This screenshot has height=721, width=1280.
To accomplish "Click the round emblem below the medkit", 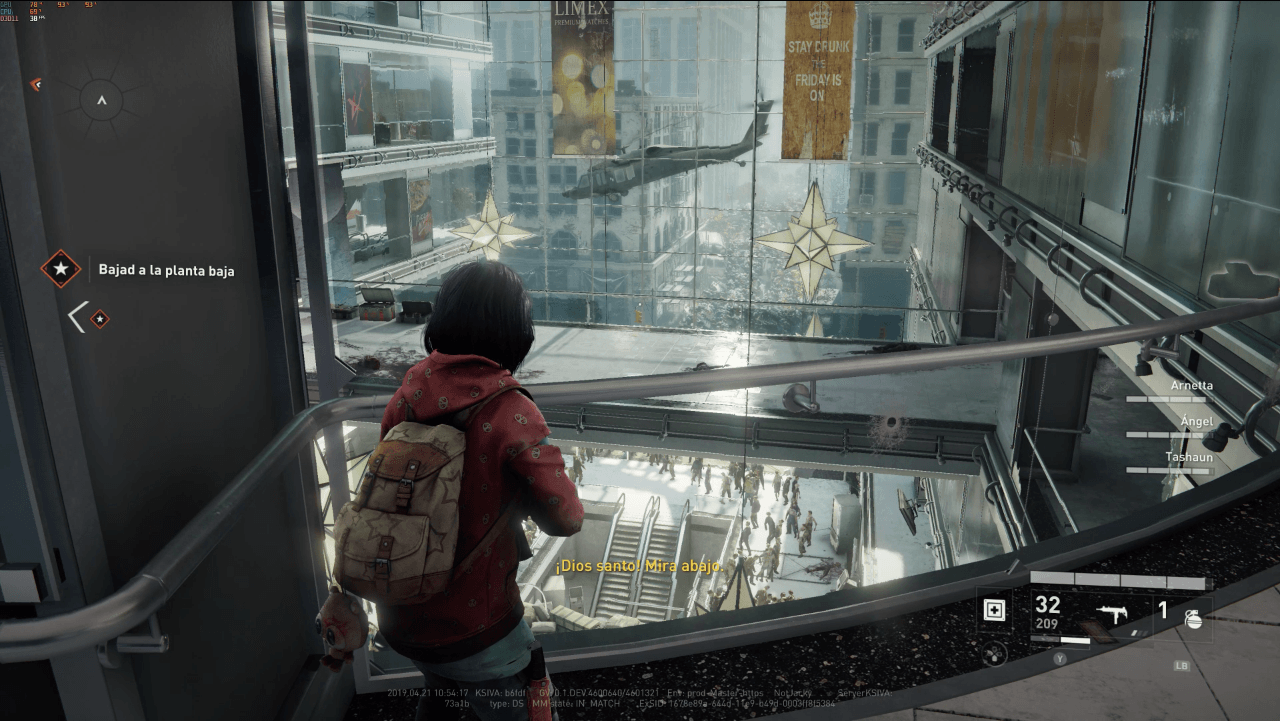I will pos(994,654).
